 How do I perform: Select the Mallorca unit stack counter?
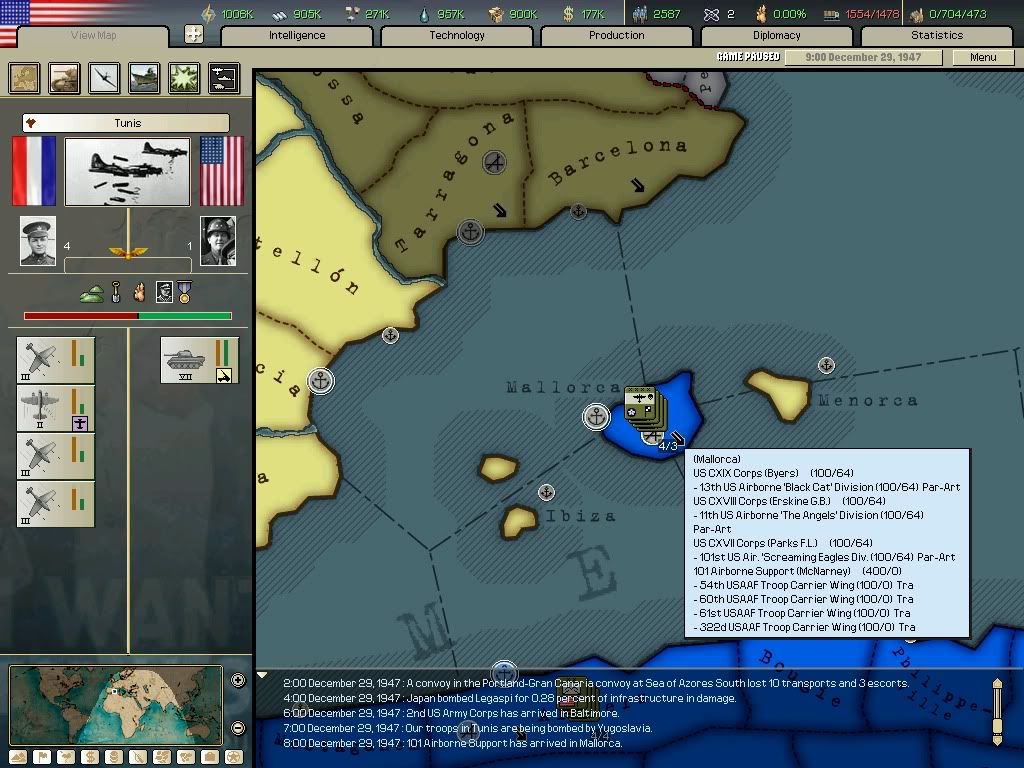642,403
